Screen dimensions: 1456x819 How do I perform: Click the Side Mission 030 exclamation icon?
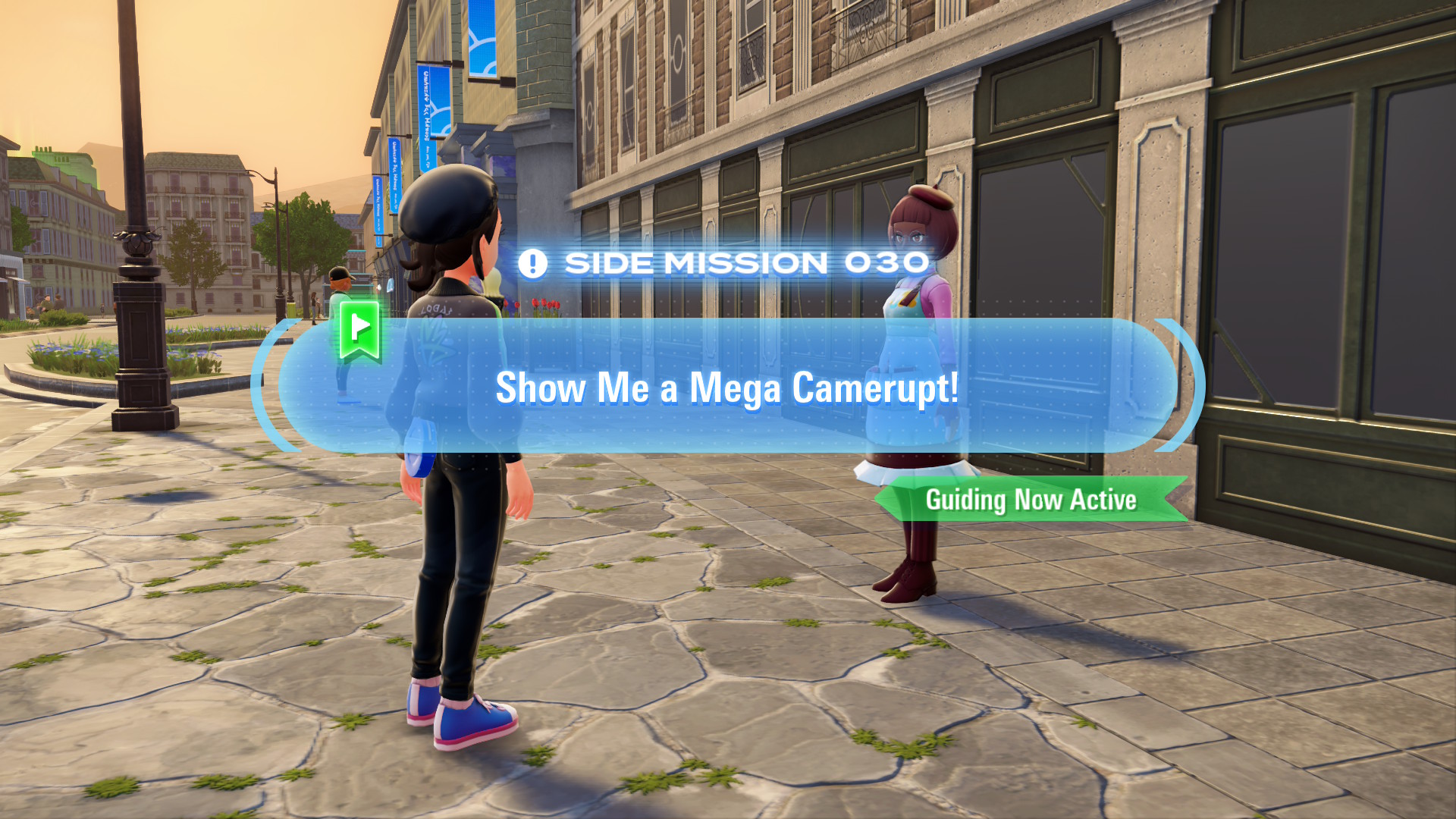tap(532, 264)
